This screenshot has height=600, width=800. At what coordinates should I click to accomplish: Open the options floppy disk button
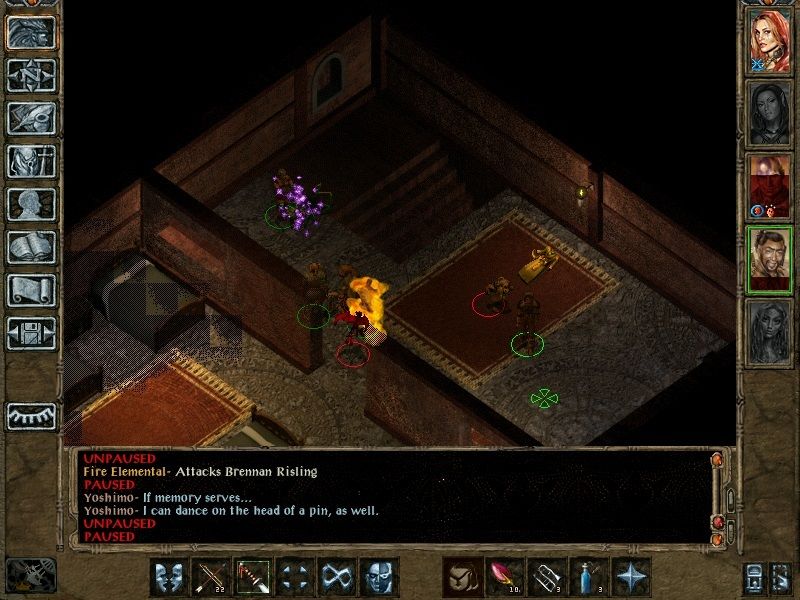[x=31, y=333]
